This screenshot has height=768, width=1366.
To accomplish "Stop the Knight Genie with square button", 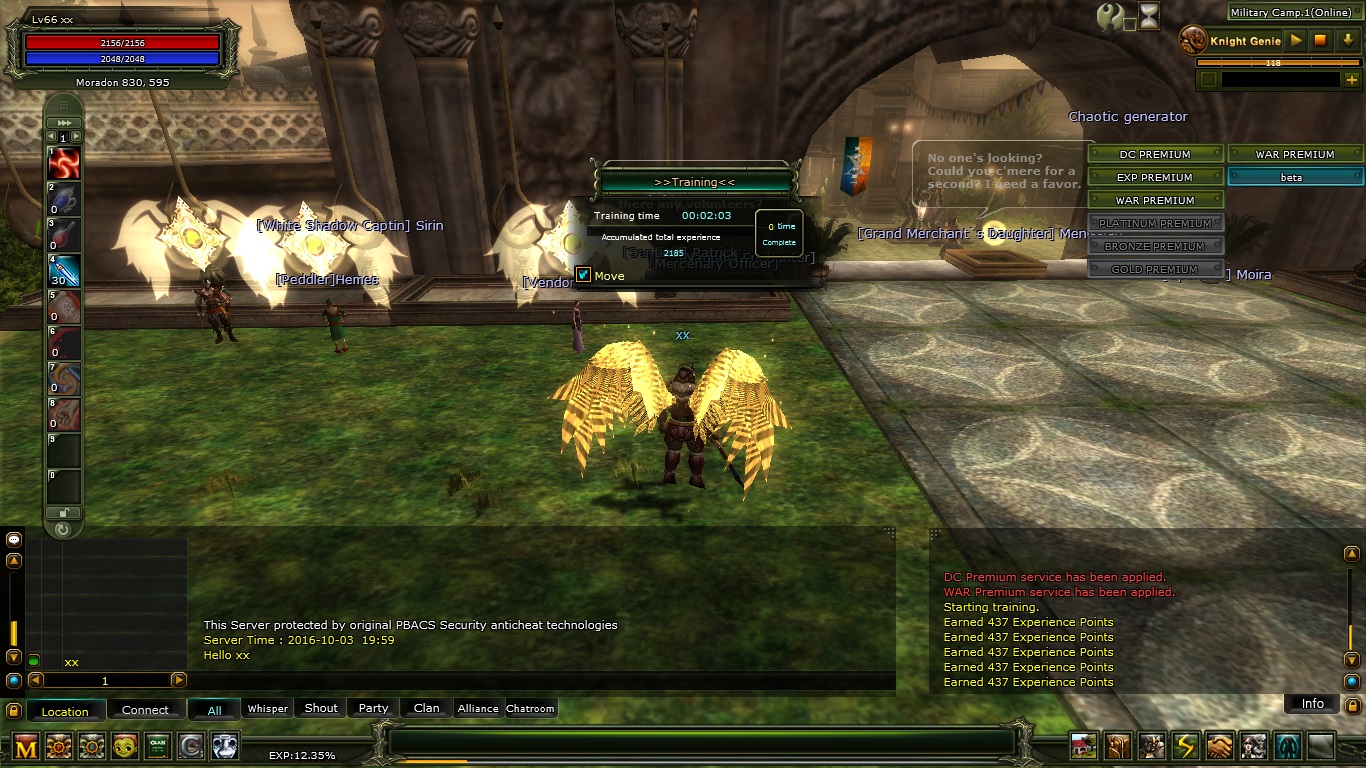I will point(1320,41).
